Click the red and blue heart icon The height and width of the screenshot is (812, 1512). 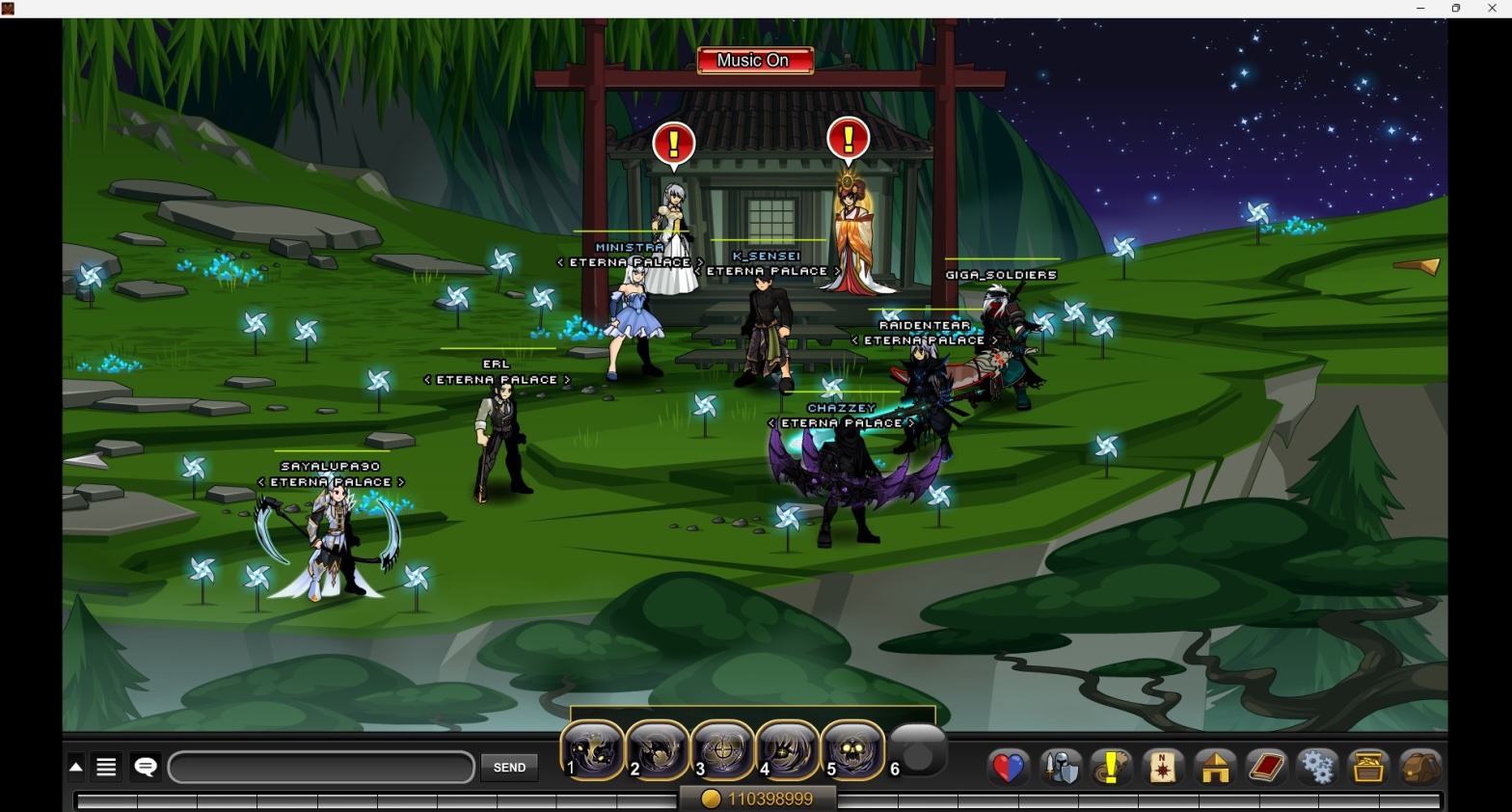coord(1009,768)
